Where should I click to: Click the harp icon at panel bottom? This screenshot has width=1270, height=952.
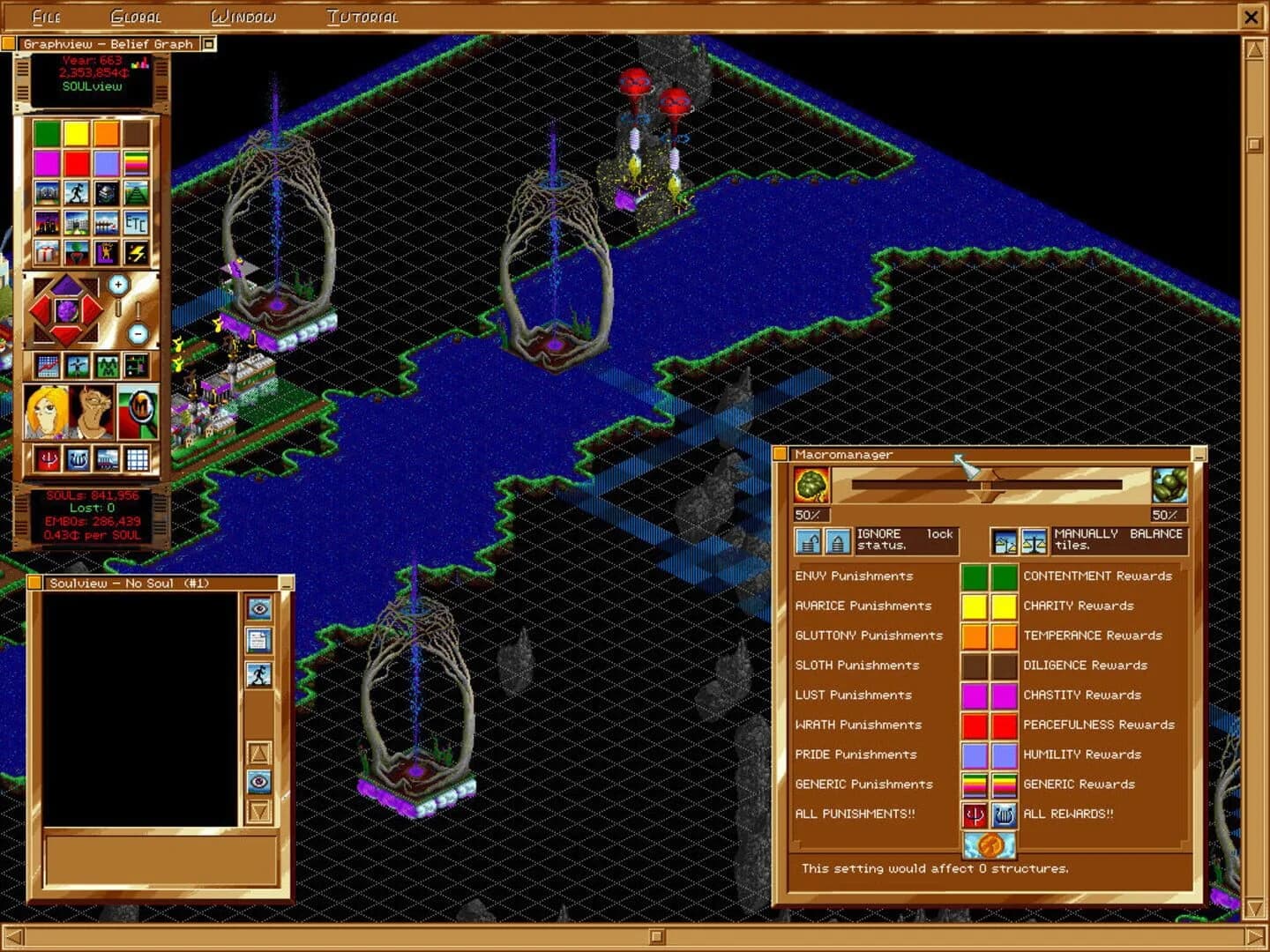click(x=78, y=457)
